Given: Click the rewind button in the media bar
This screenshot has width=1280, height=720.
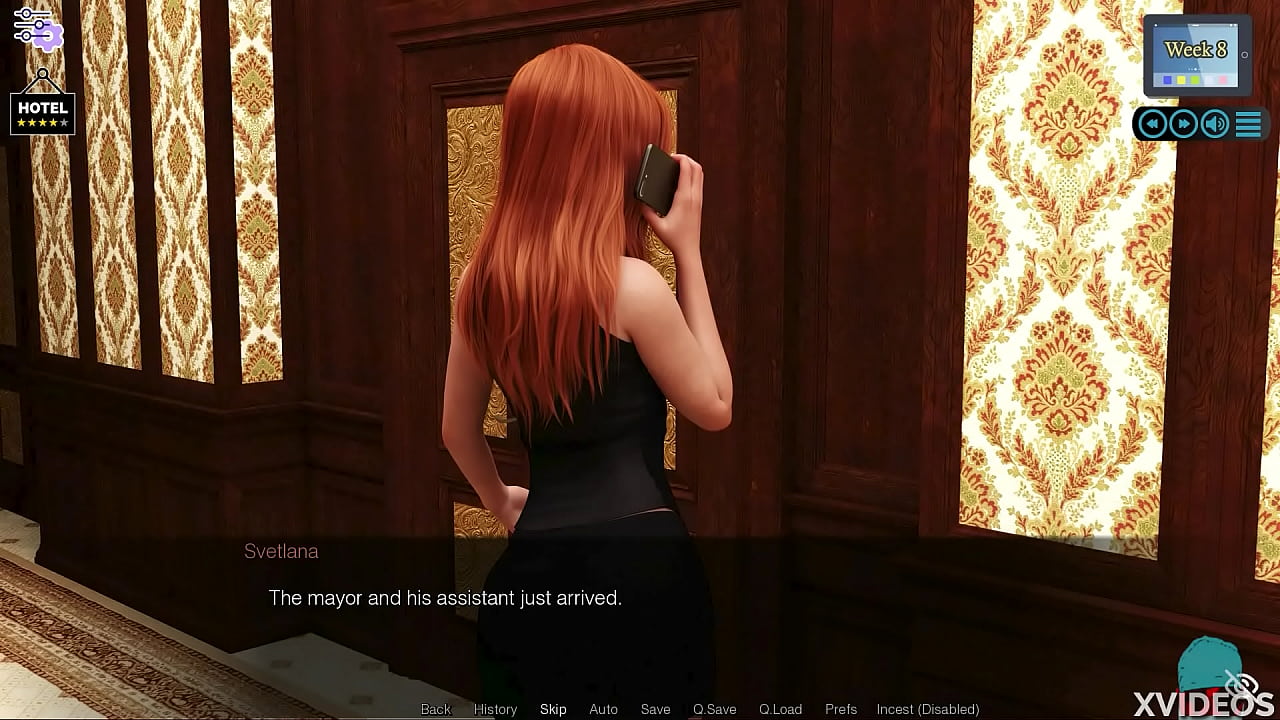Looking at the screenshot, I should (1152, 123).
